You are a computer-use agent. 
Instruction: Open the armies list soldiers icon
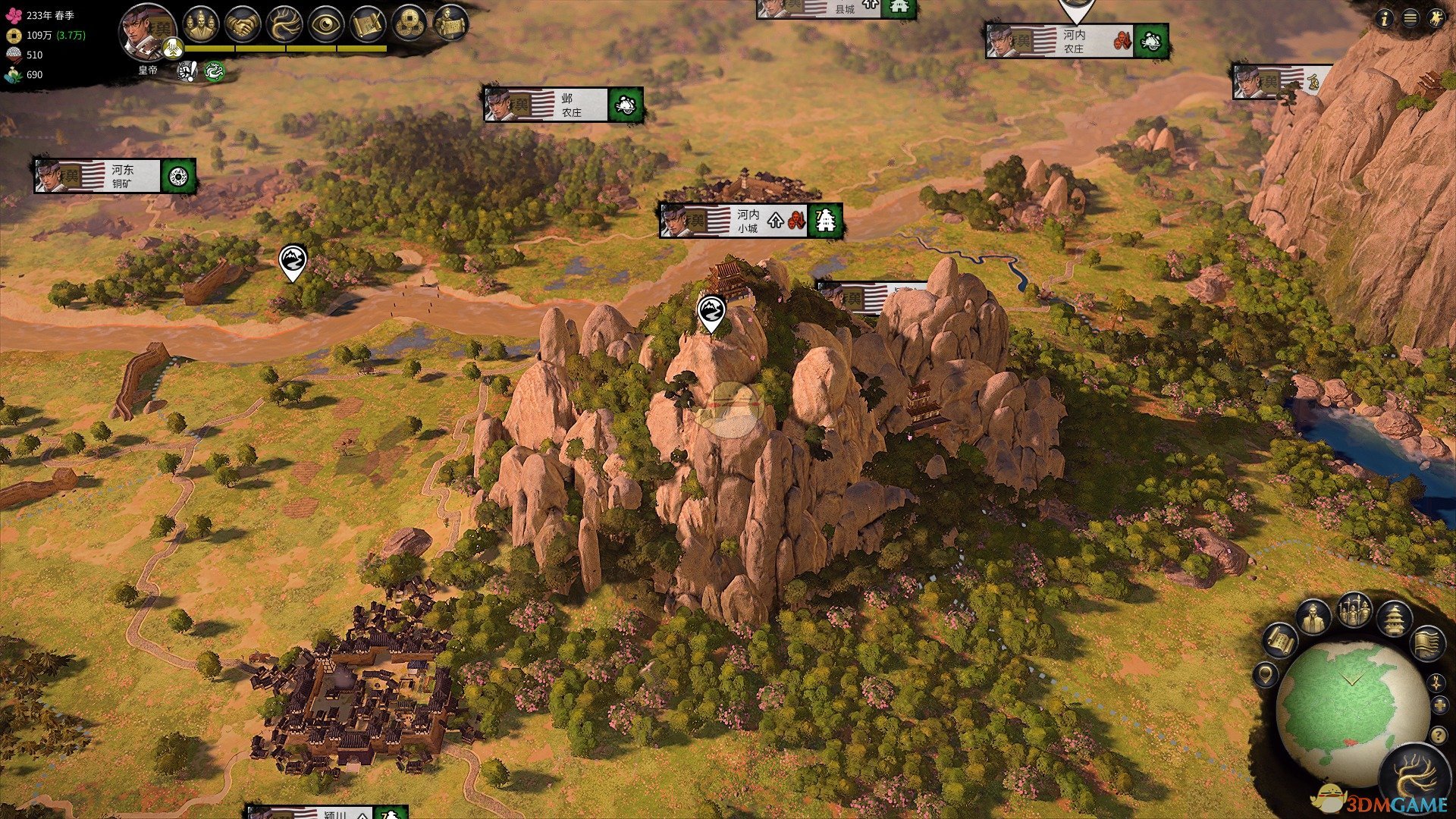pyautogui.click(x=1354, y=610)
